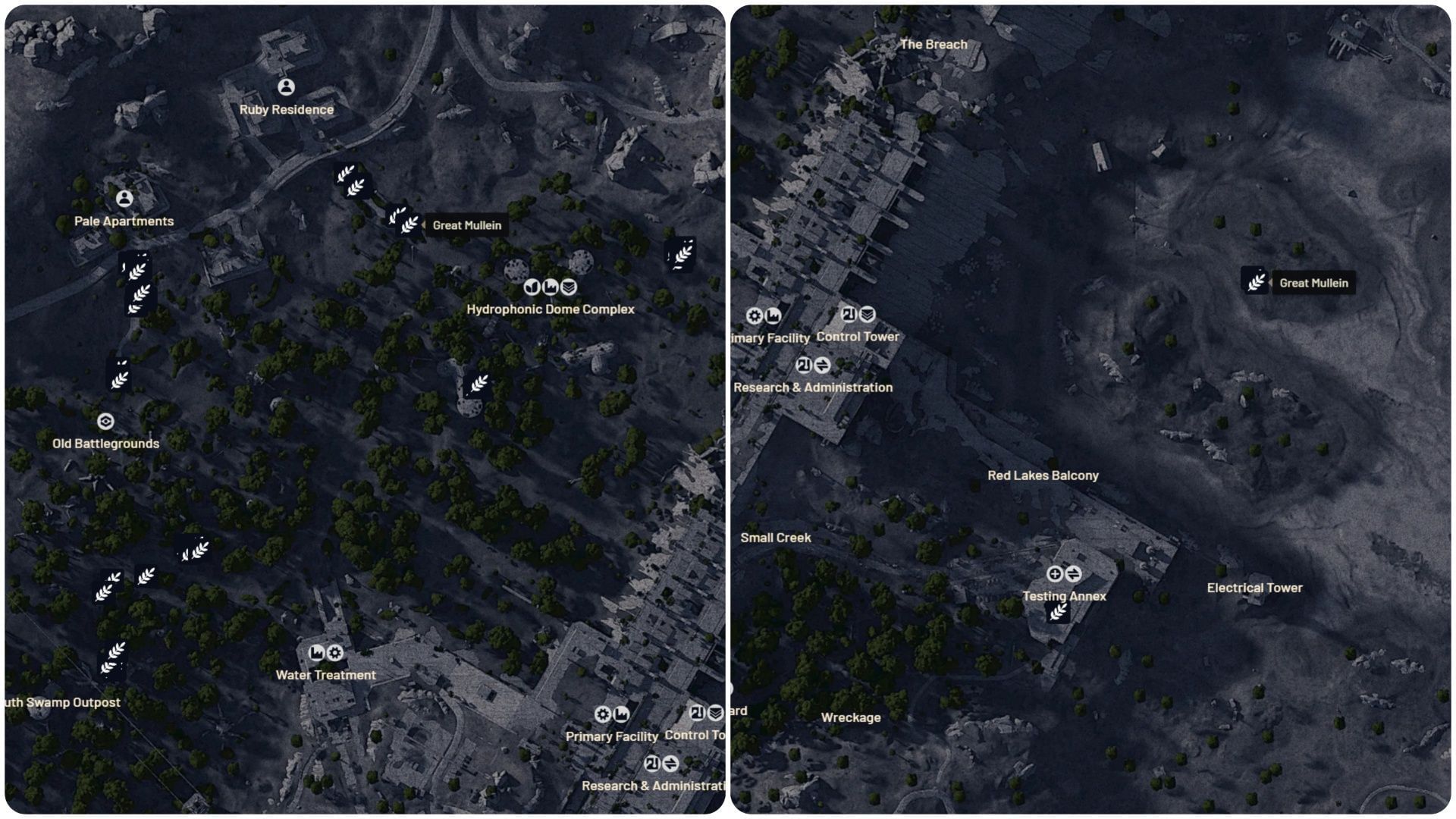1456x819 pixels.
Task: Toggle the chevron rank marker at Control Tower
Action: 868,315
